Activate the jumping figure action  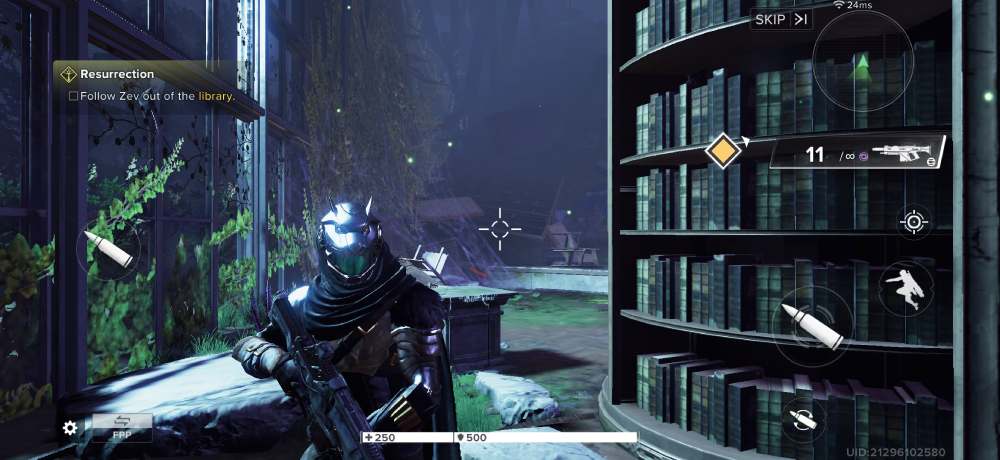(906, 288)
